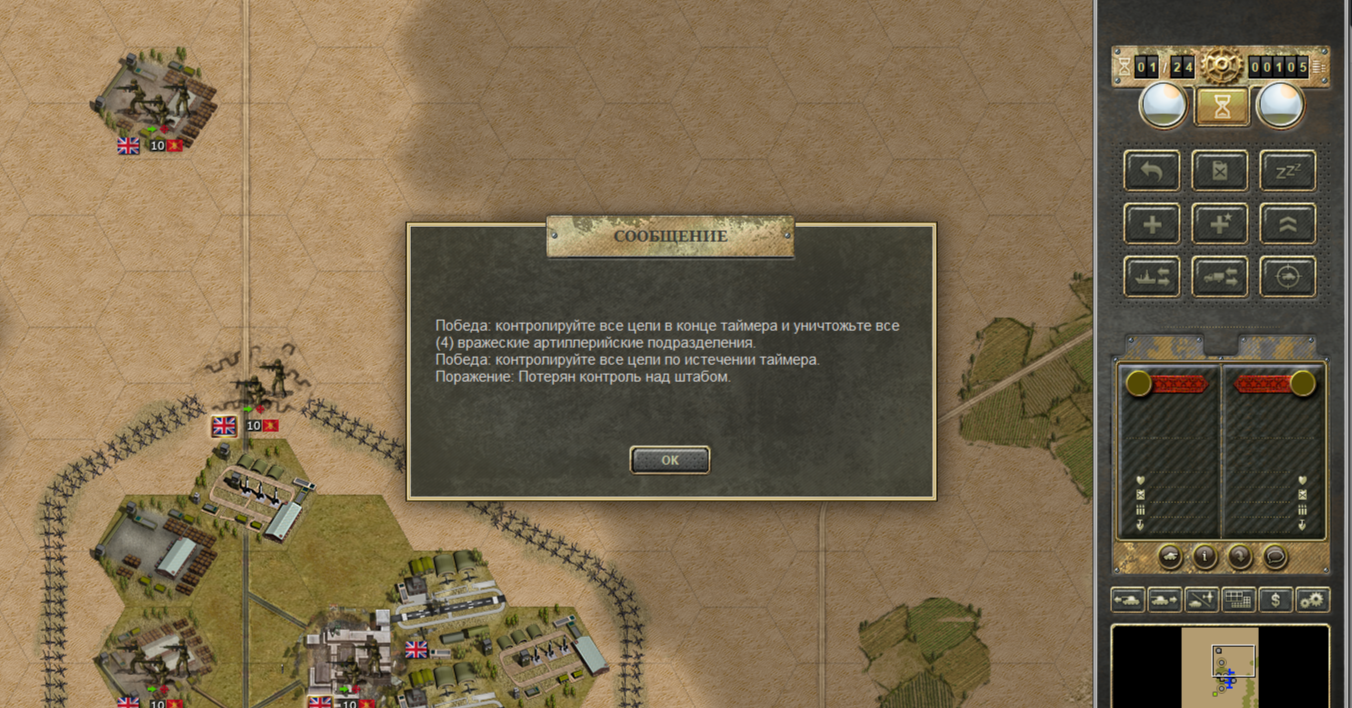This screenshot has height=708, width=1352.
Task: Undo the last move with the arrow button
Action: pyautogui.click(x=1151, y=171)
